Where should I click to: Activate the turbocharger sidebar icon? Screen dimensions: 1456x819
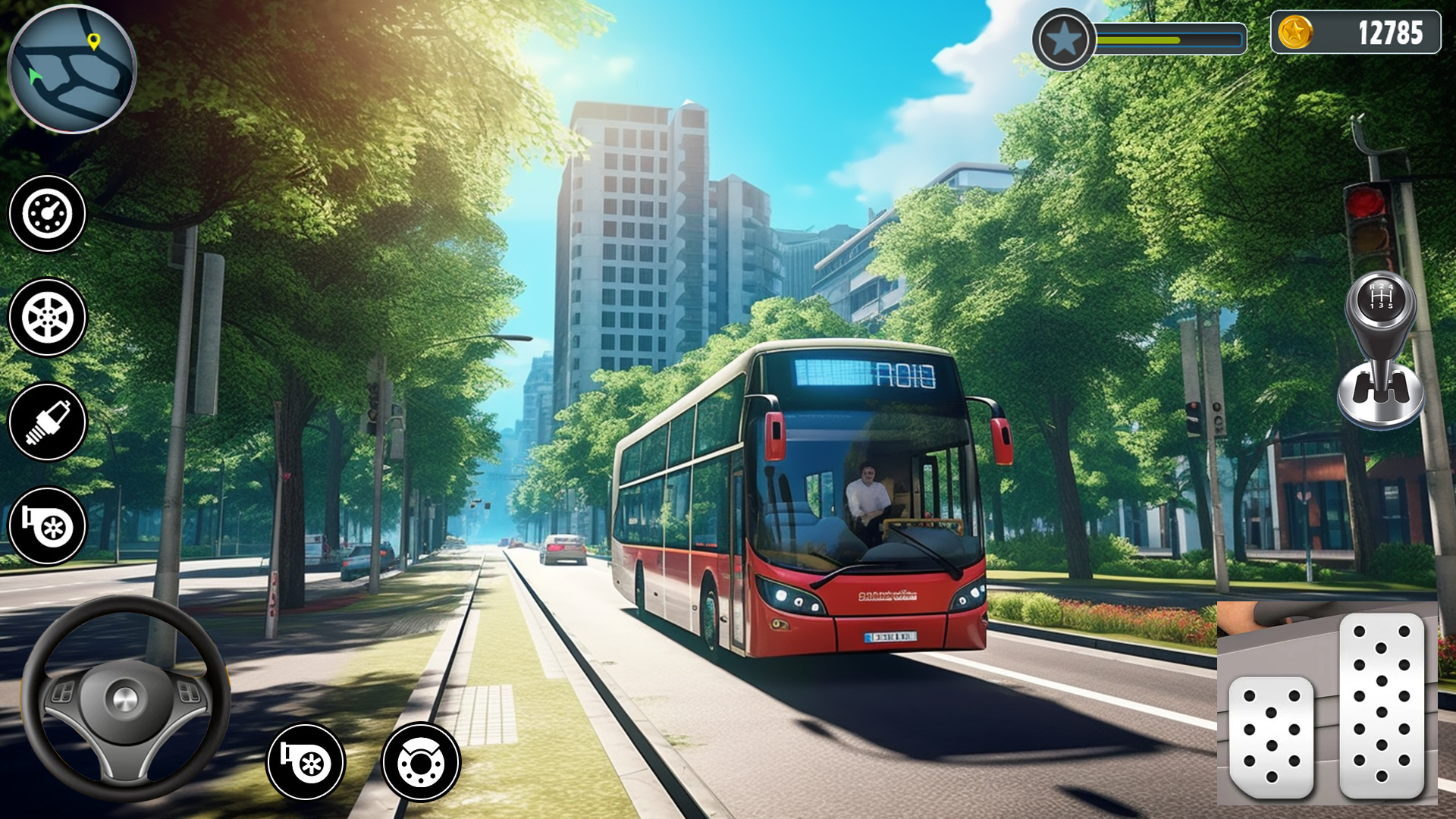[47, 523]
